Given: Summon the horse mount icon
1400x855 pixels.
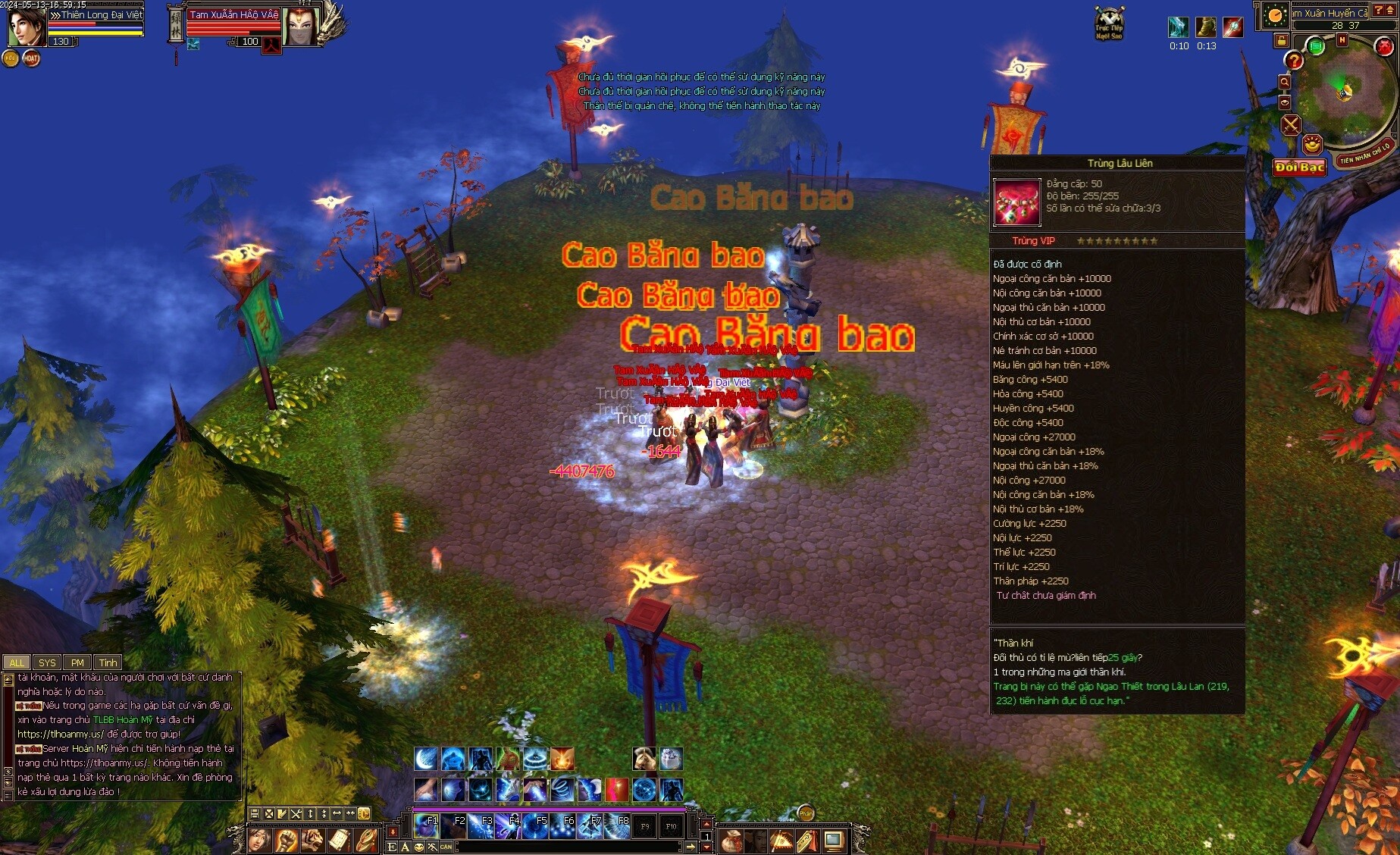Looking at the screenshot, I should click(x=644, y=758).
